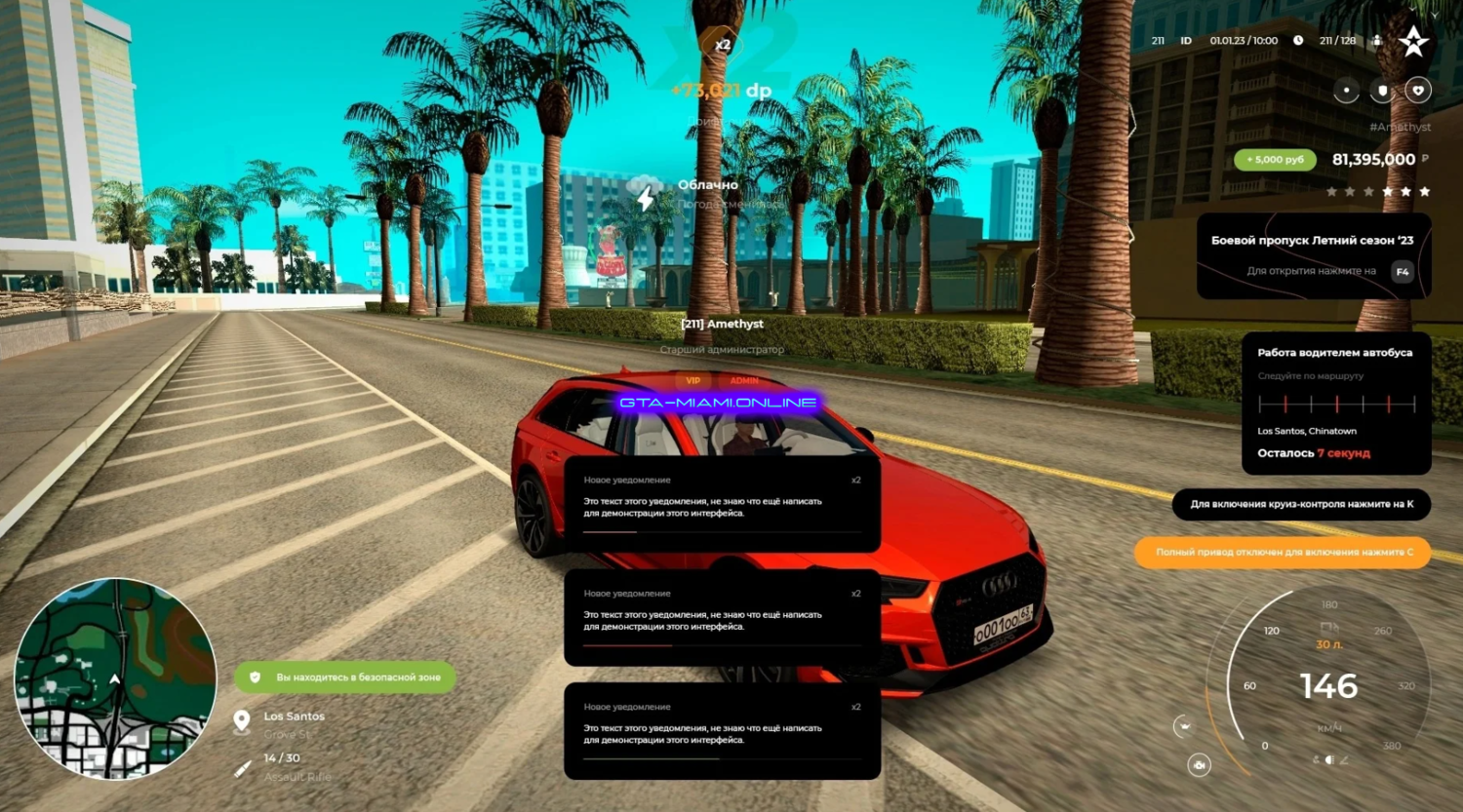Open the server star logo menu
The width and height of the screenshot is (1463, 812).
click(1411, 43)
